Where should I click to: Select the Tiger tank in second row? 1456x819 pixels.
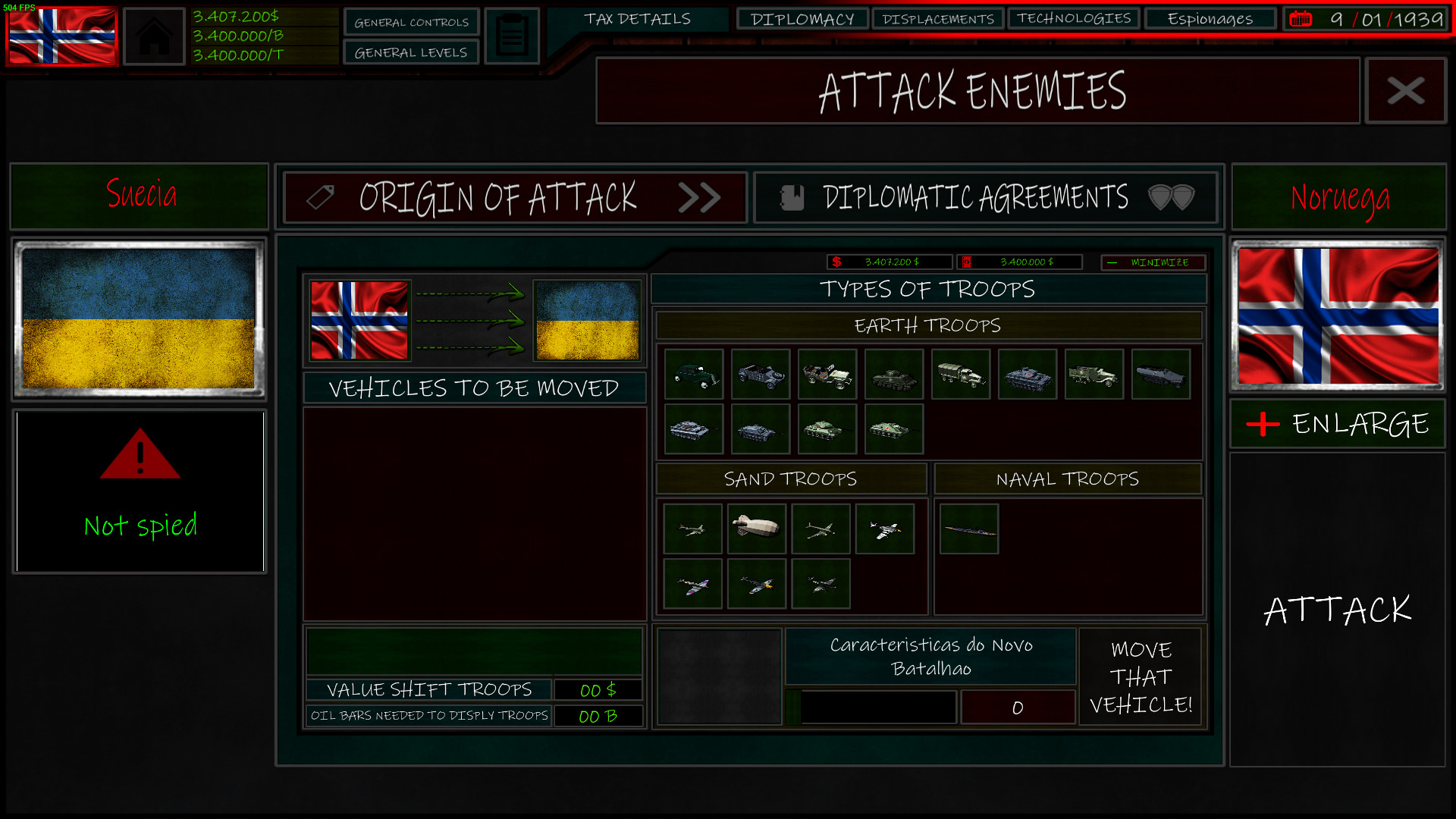(693, 429)
